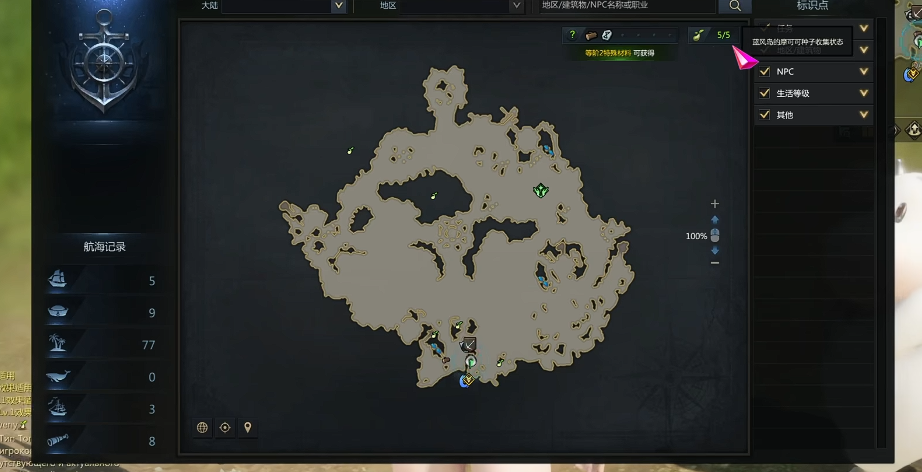The width and height of the screenshot is (922, 472).
Task: Zoom out the map with minus button
Action: pos(714,263)
